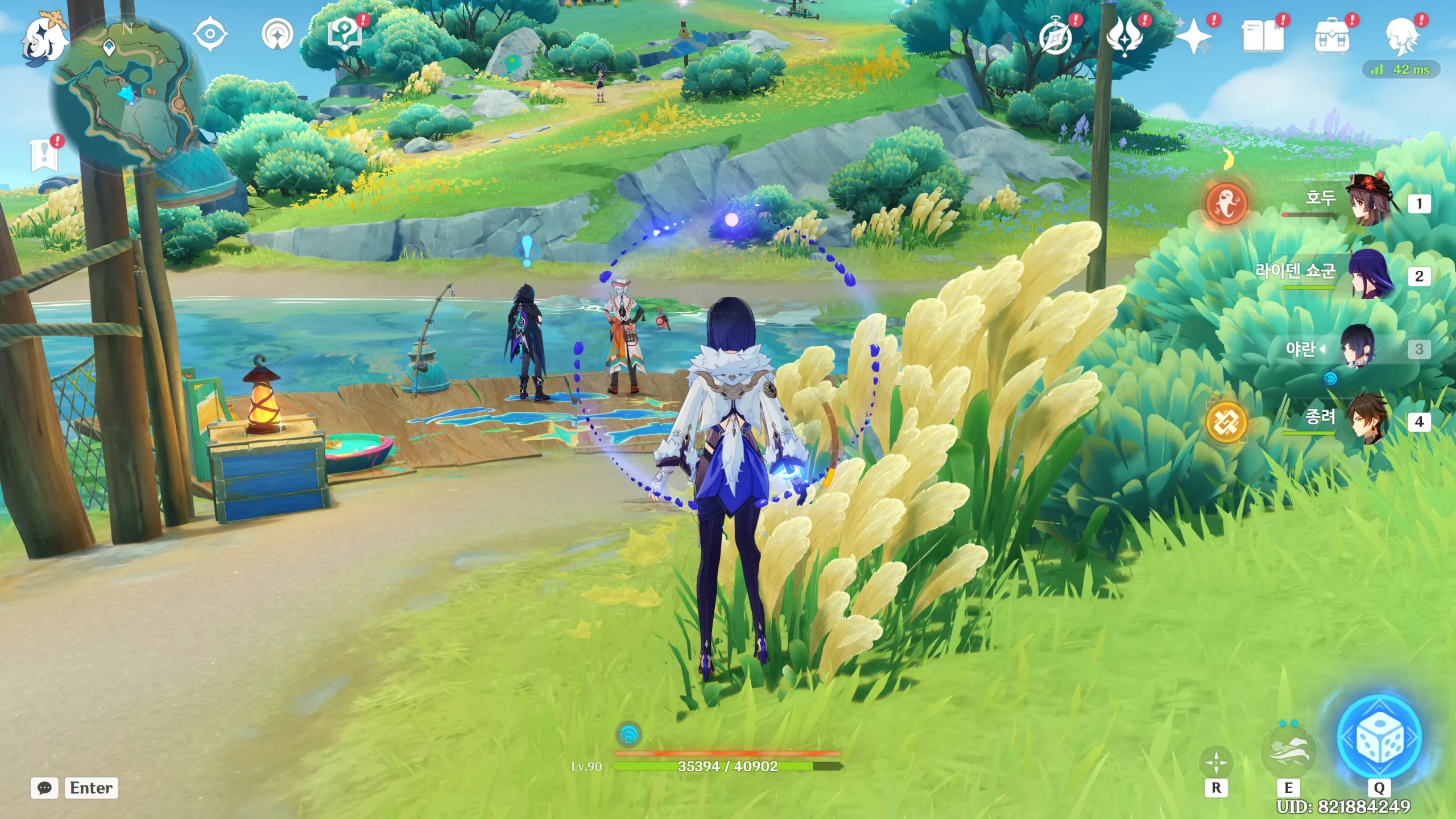Click 종려's golden burst icon
Viewport: 1456px width, 819px height.
coord(1226,422)
